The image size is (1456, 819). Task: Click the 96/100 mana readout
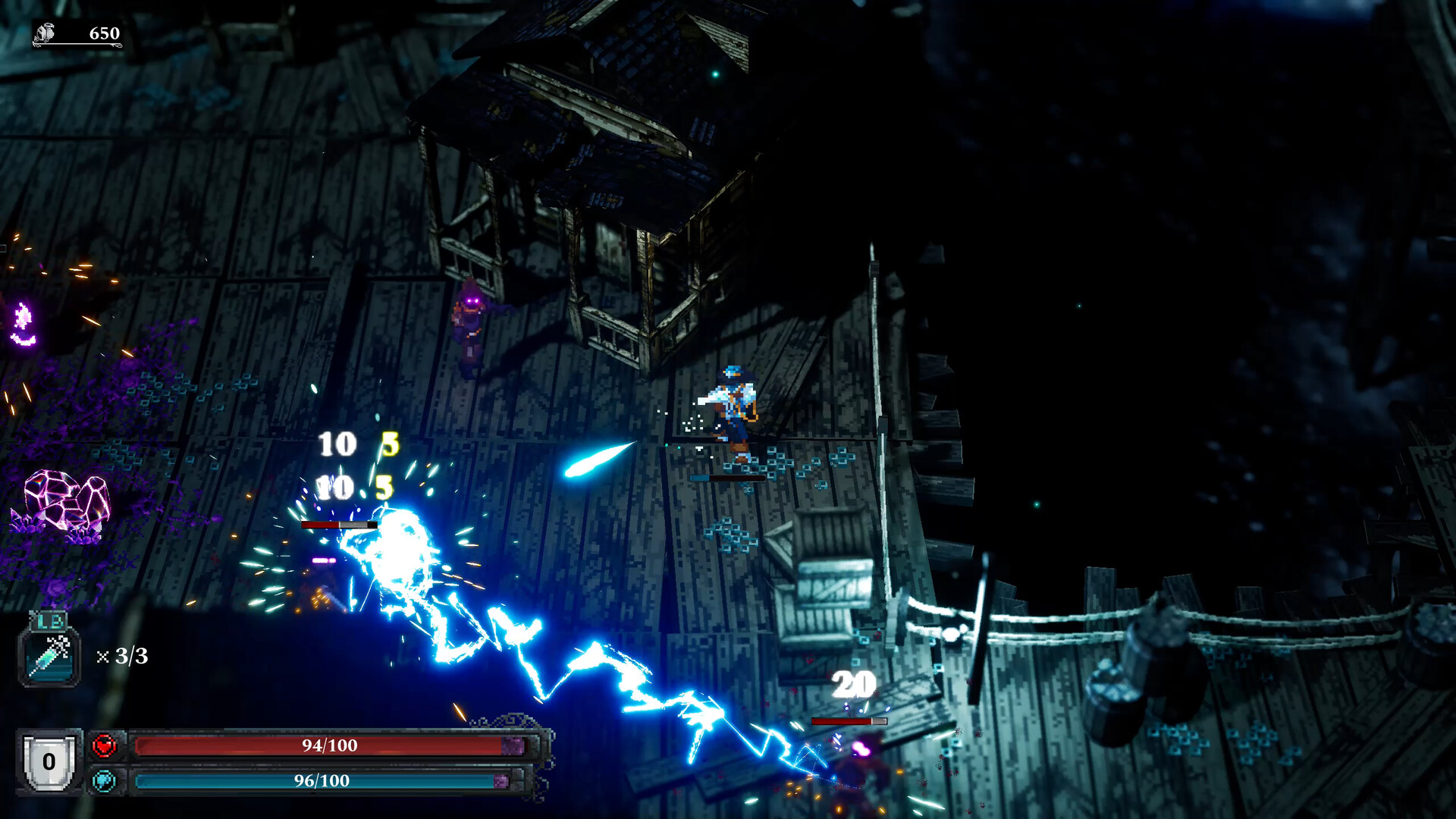[x=321, y=779]
